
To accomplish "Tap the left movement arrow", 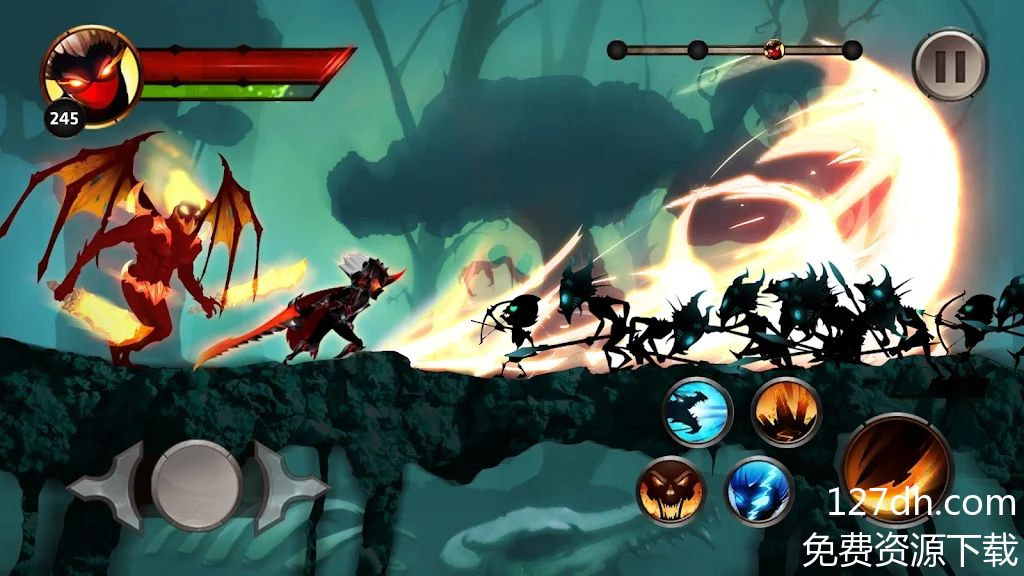I will click(105, 487).
